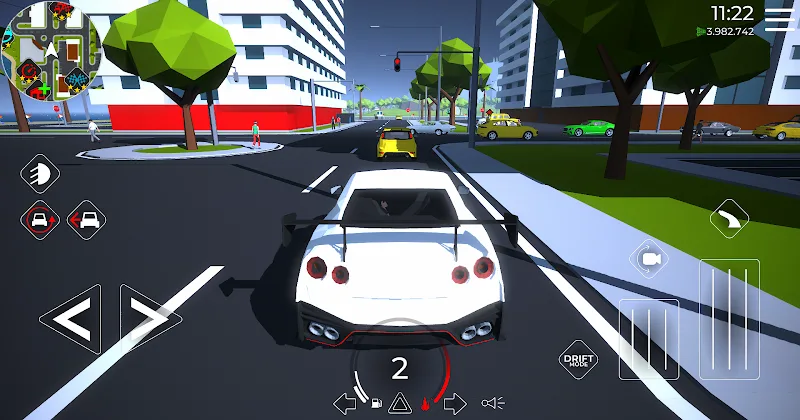The image size is (800, 420).
Task: Tap the circular city minimap
Action: point(50,54)
